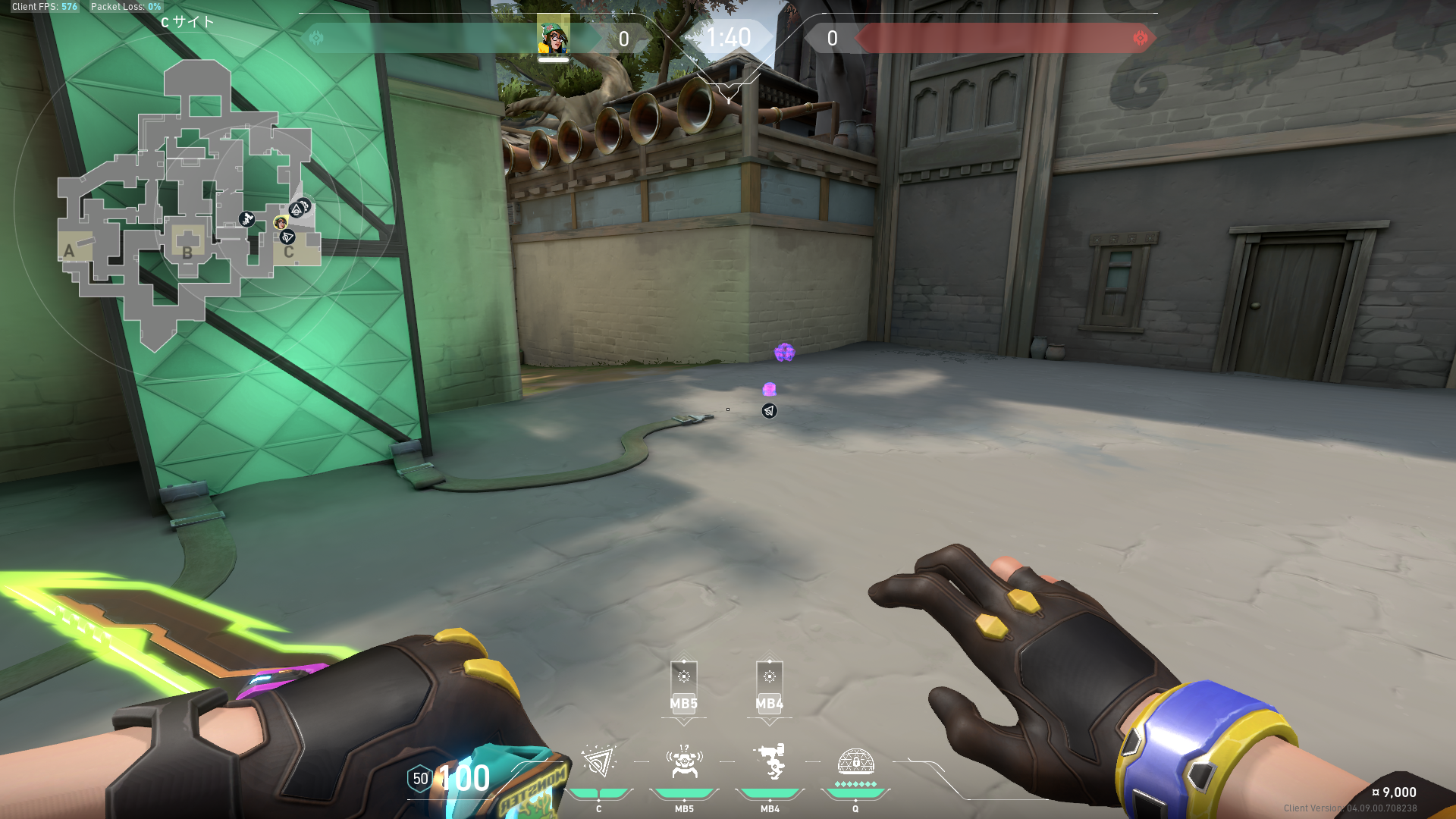
Task: Click the teal ally team emblem
Action: (x=316, y=38)
